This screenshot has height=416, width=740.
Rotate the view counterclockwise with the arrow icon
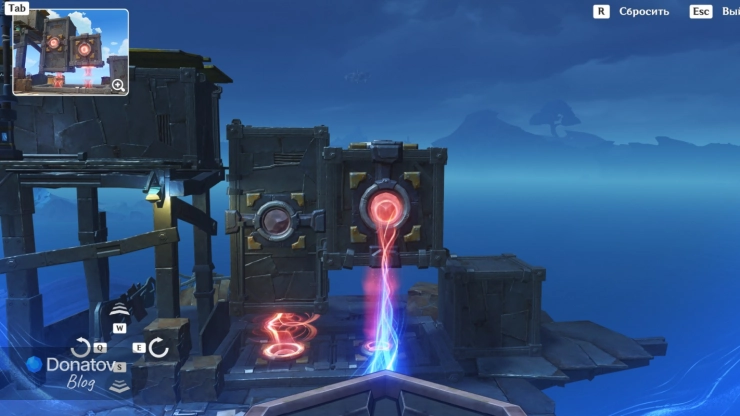(x=82, y=348)
